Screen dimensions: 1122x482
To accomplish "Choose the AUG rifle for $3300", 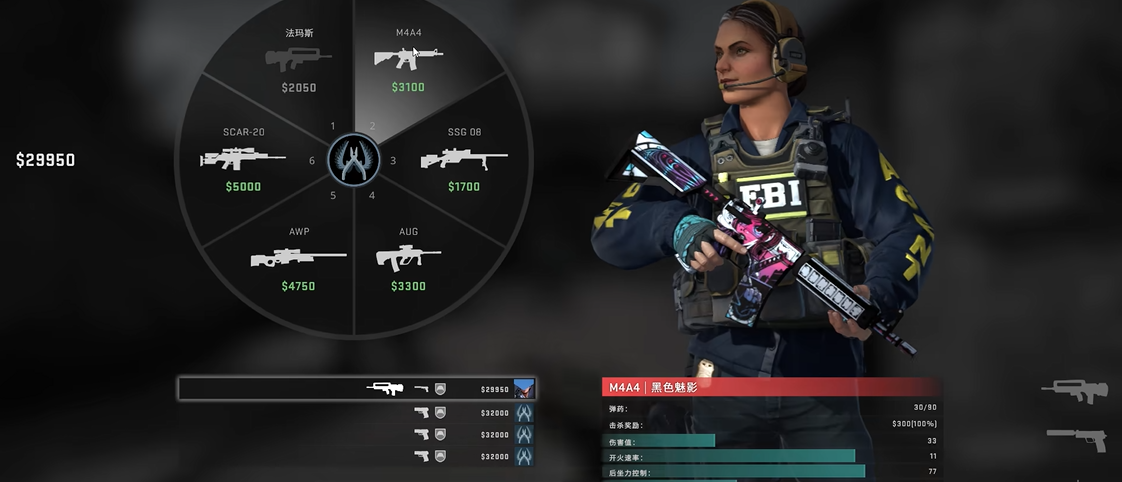I will click(x=408, y=258).
